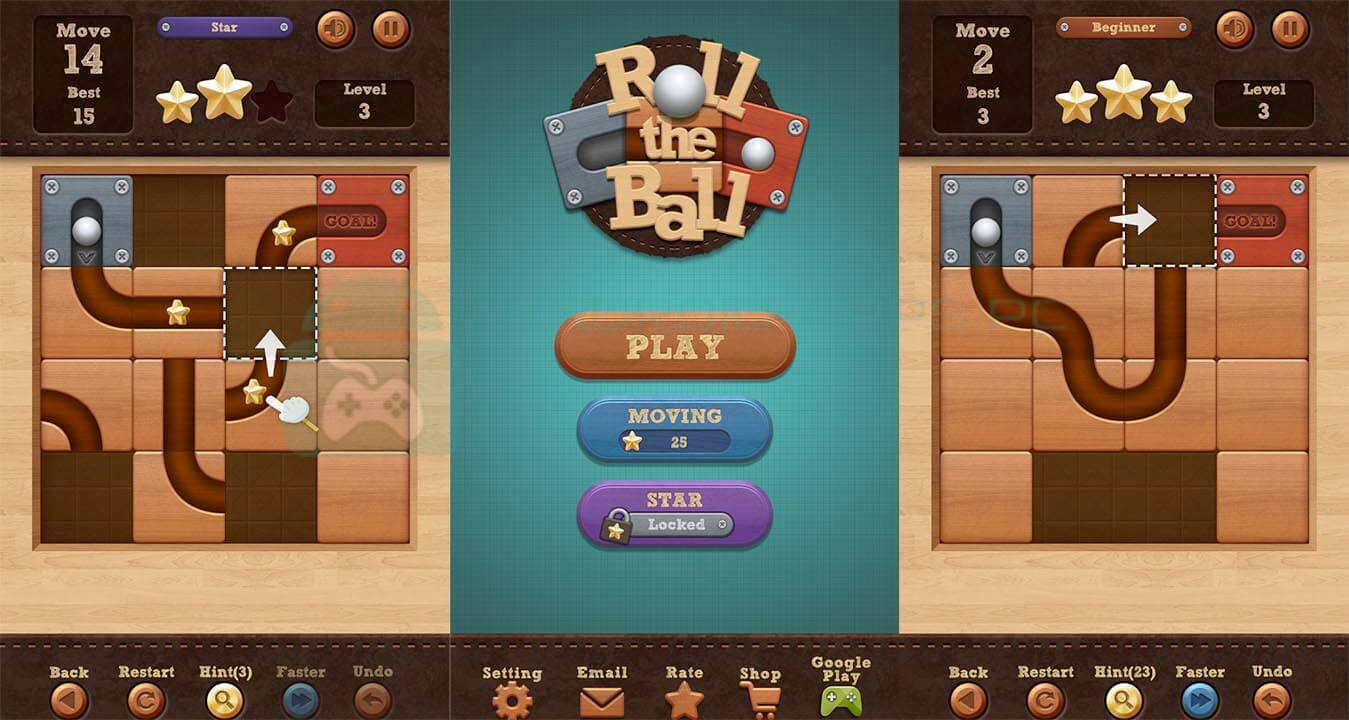Screen dimensions: 1349x720
Task: Open the Beginner difficulty banner
Action: point(1122,28)
